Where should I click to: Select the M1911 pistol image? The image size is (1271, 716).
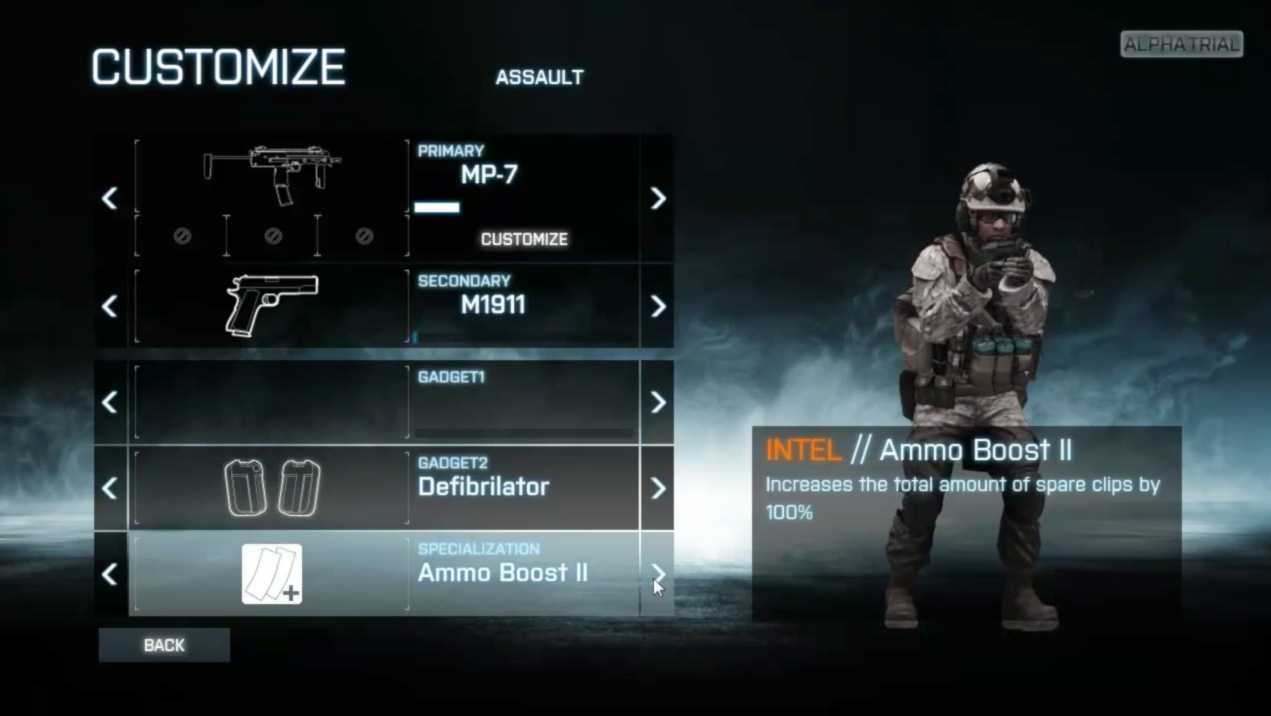coord(272,305)
